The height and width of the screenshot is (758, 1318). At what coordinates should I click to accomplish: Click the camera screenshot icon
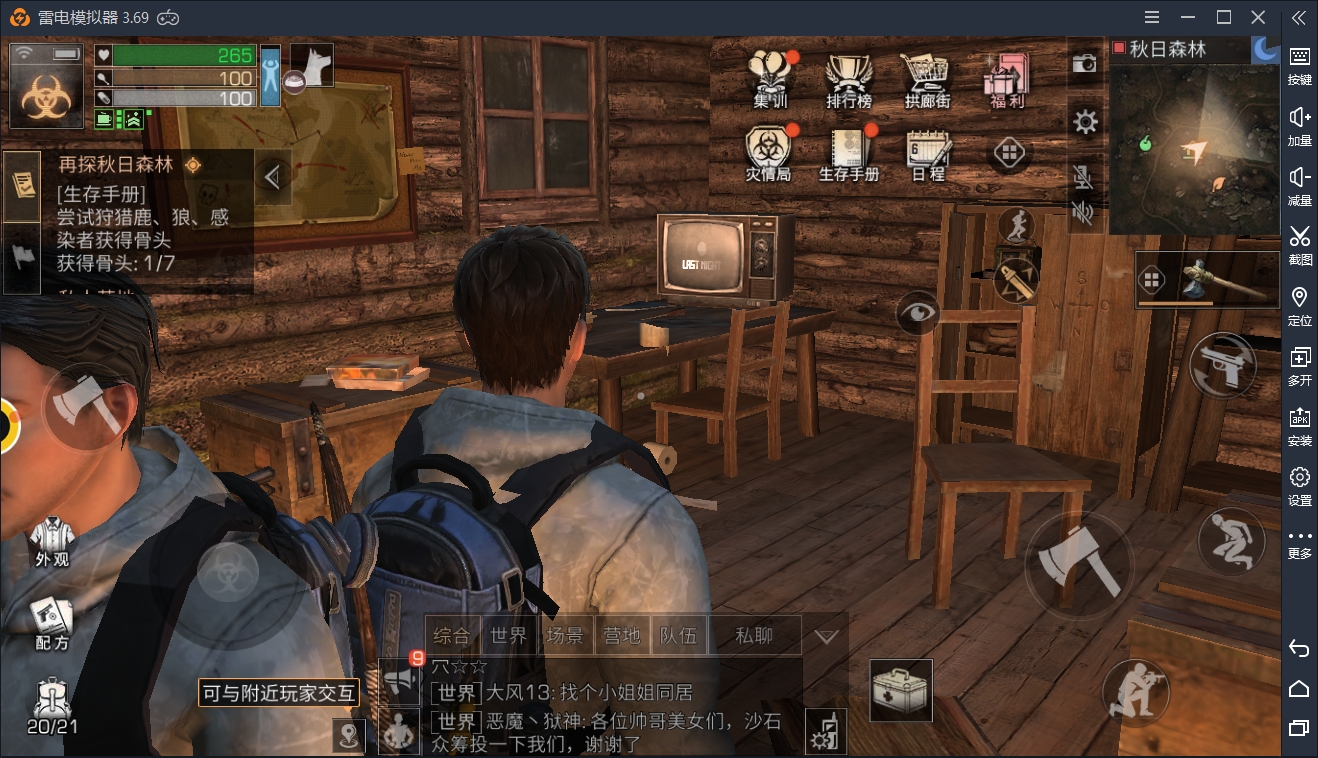coord(1085,64)
